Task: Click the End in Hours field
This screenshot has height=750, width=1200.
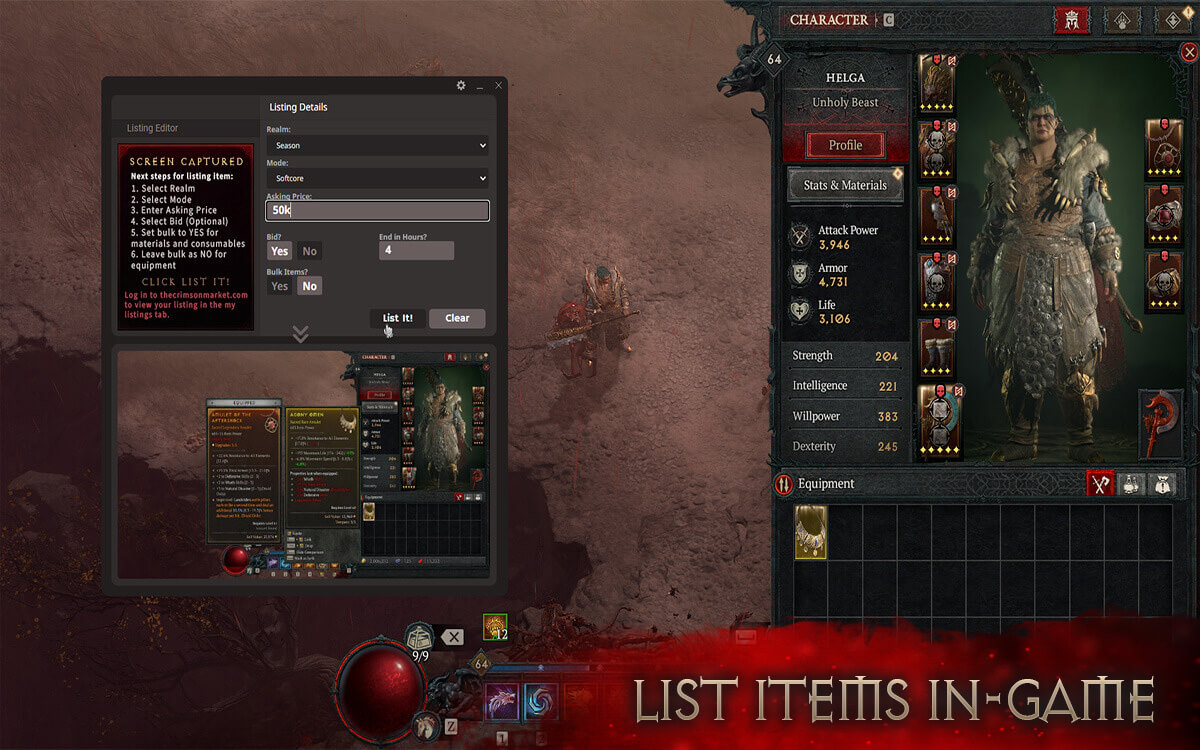Action: pyautogui.click(x=416, y=251)
